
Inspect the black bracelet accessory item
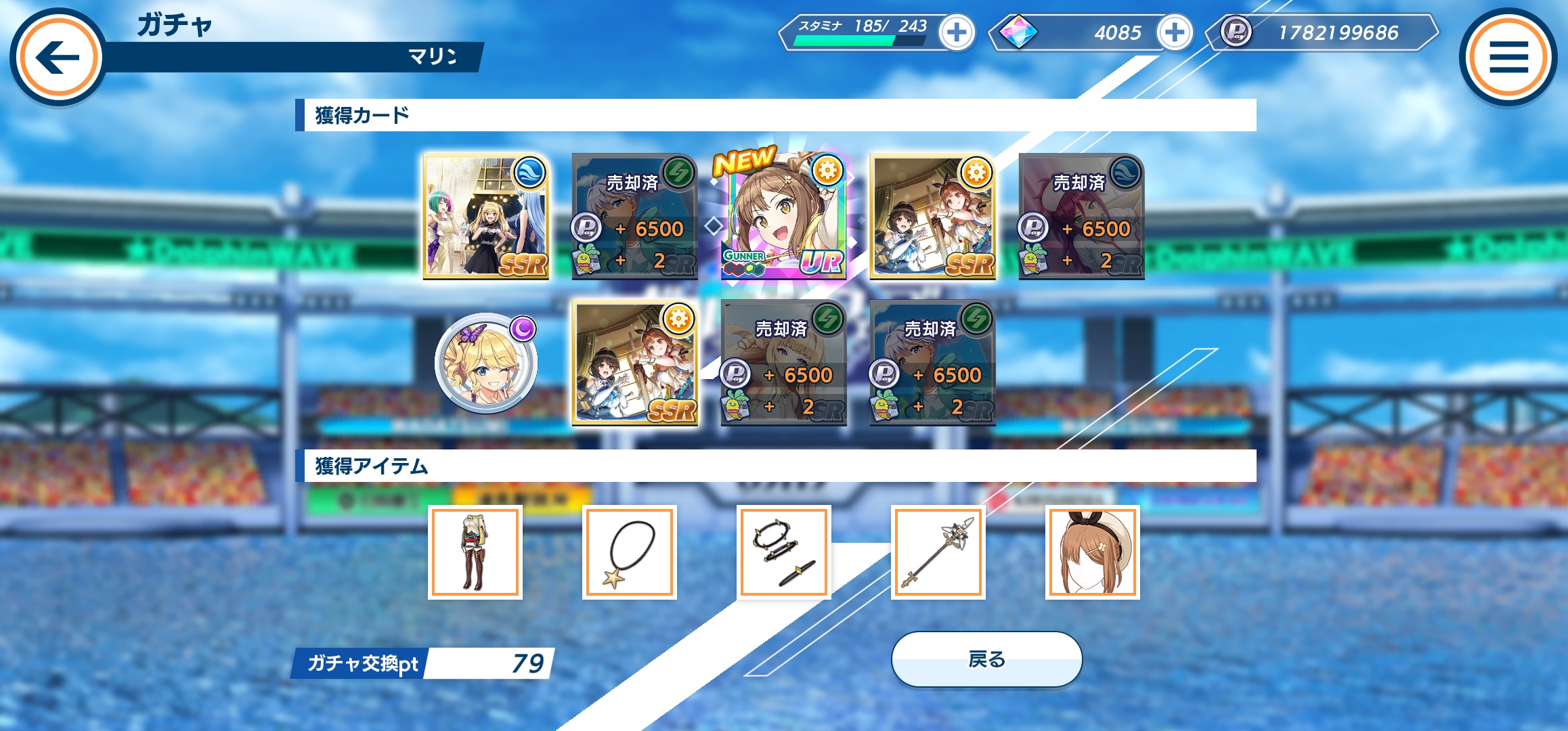point(784,552)
